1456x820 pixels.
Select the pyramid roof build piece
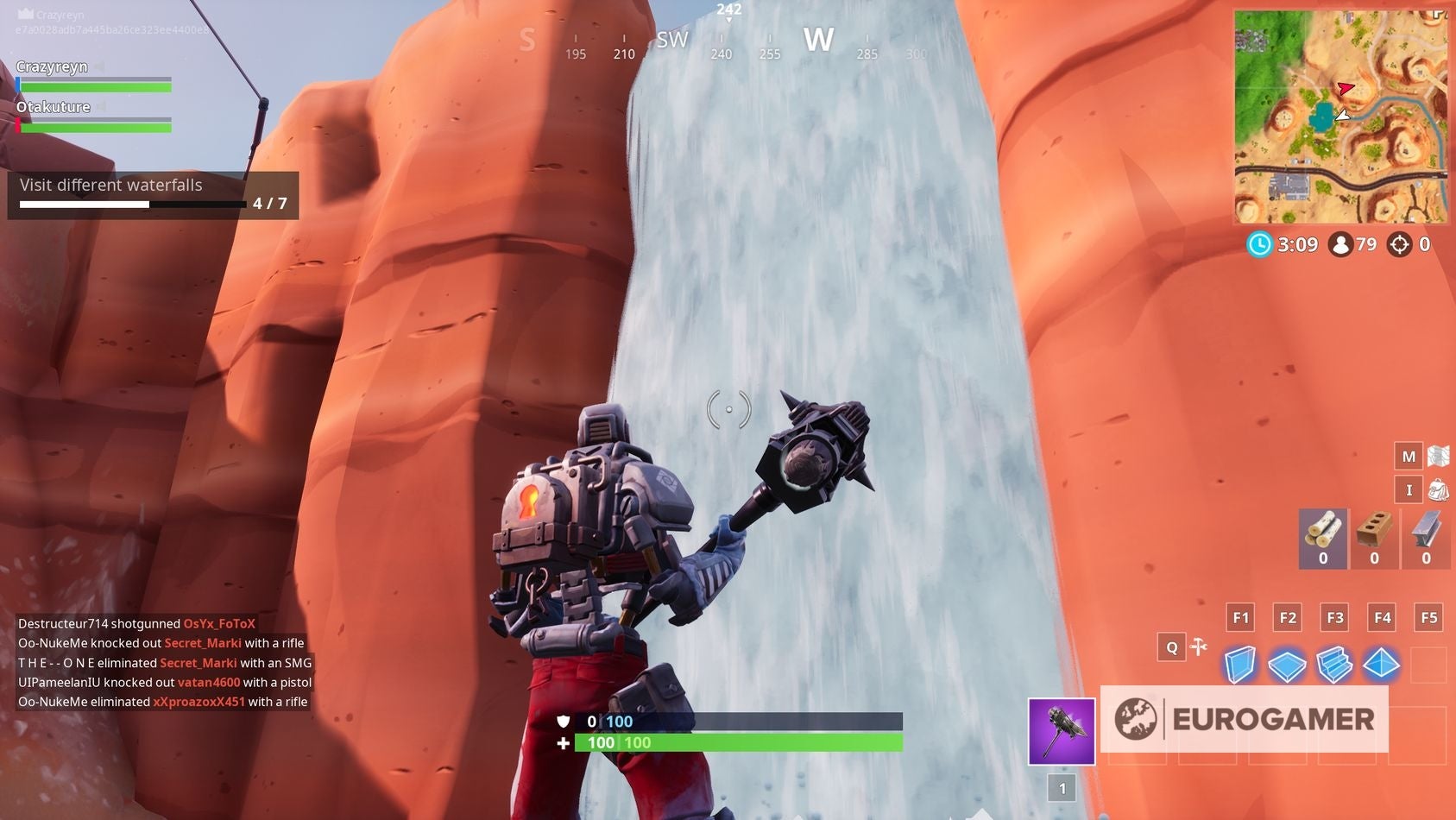(1383, 664)
